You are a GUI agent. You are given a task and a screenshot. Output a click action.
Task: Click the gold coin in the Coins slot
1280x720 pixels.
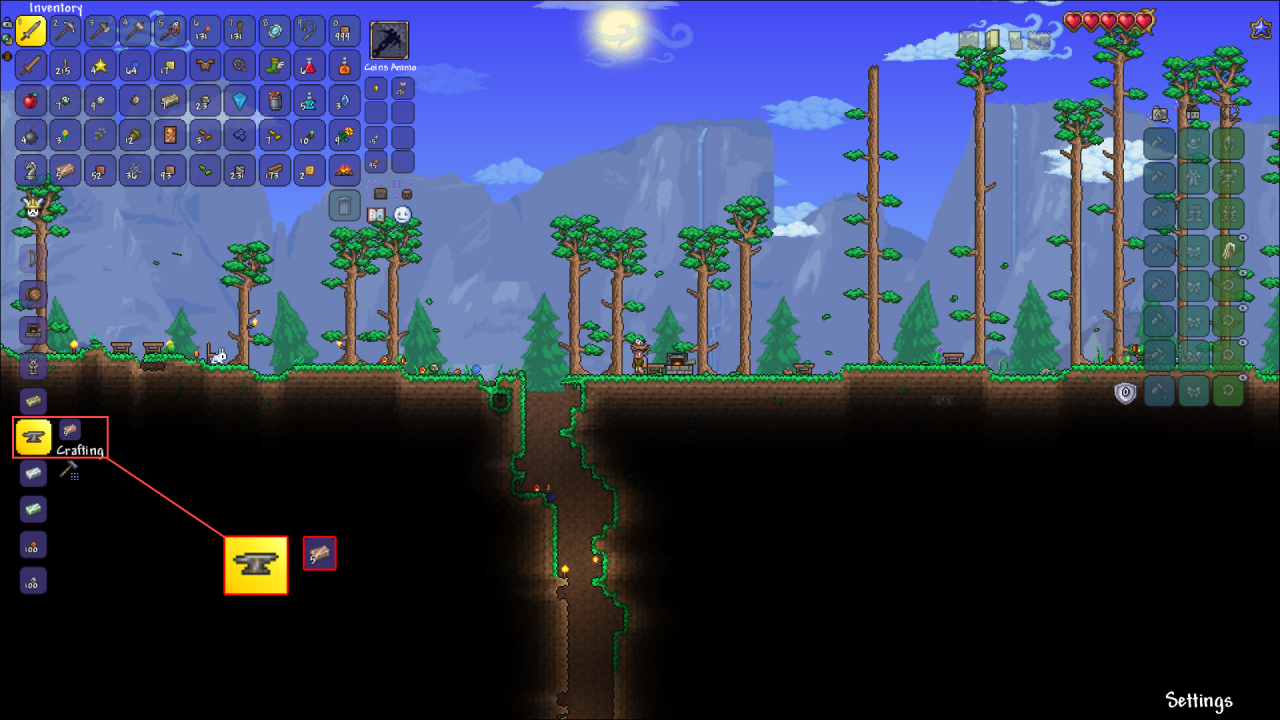[x=375, y=89]
